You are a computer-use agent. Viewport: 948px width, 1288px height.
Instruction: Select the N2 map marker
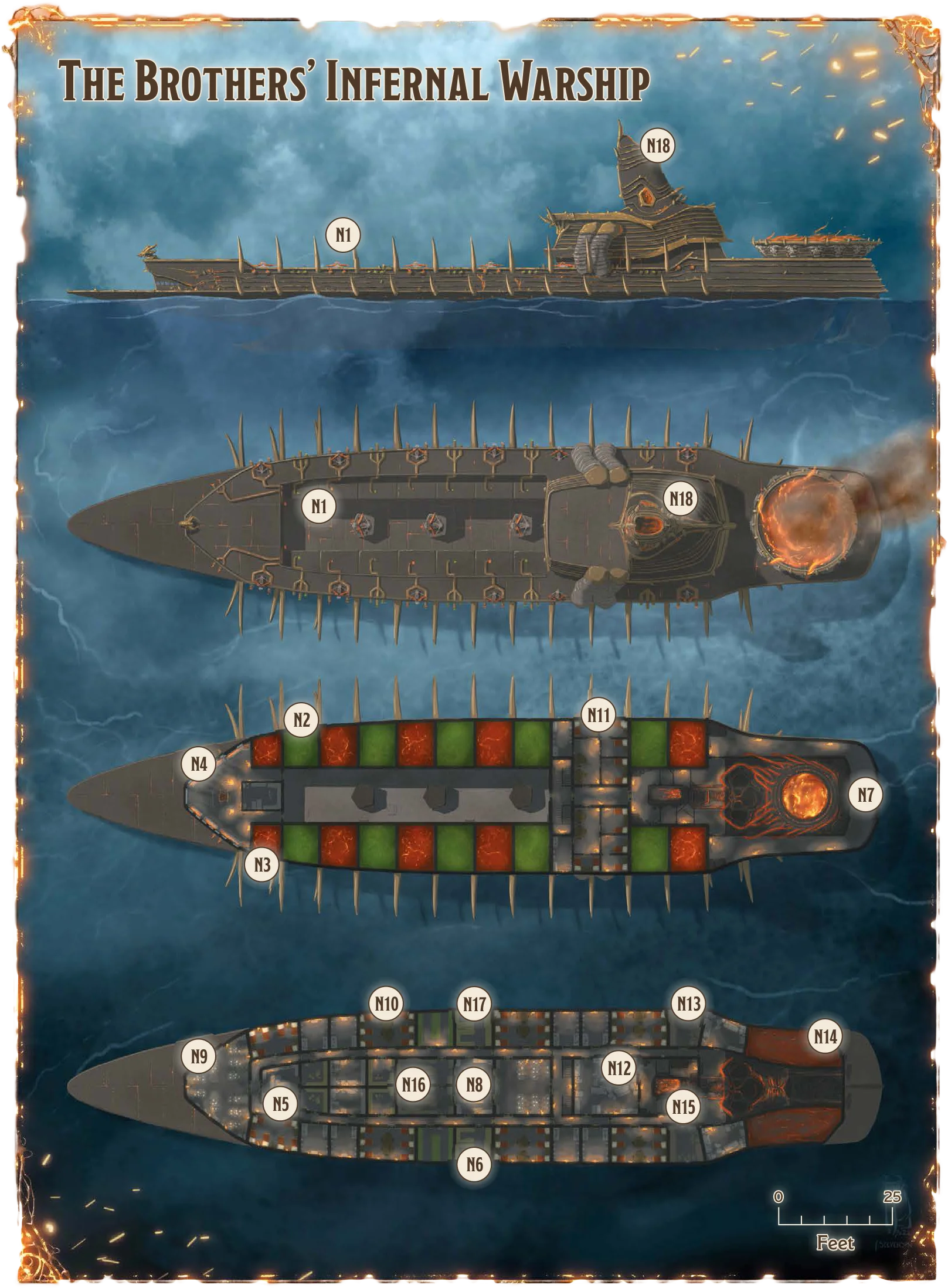(x=301, y=720)
